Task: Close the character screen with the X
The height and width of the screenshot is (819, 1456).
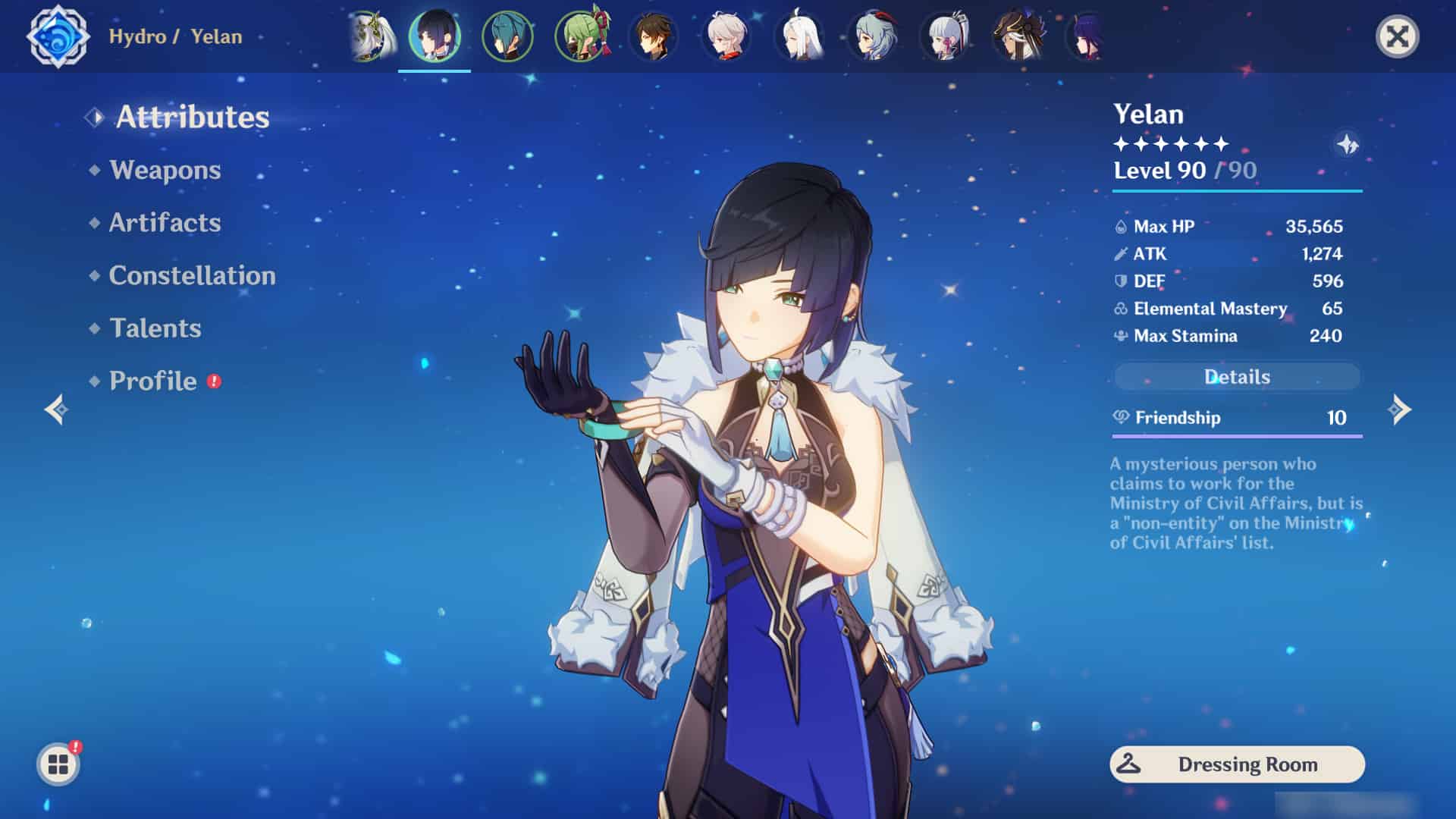Action: (x=1397, y=36)
